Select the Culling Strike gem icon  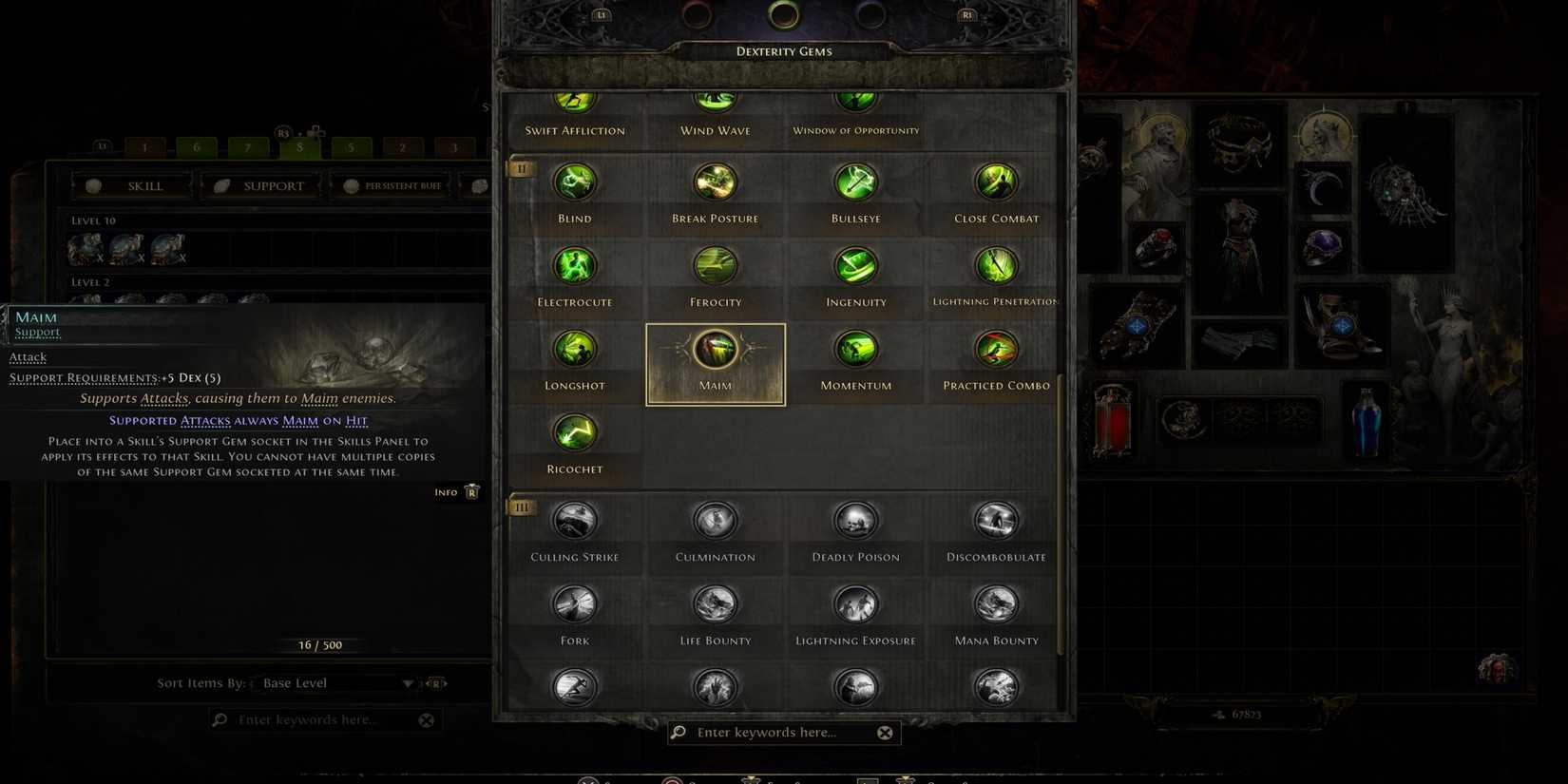pos(574,520)
